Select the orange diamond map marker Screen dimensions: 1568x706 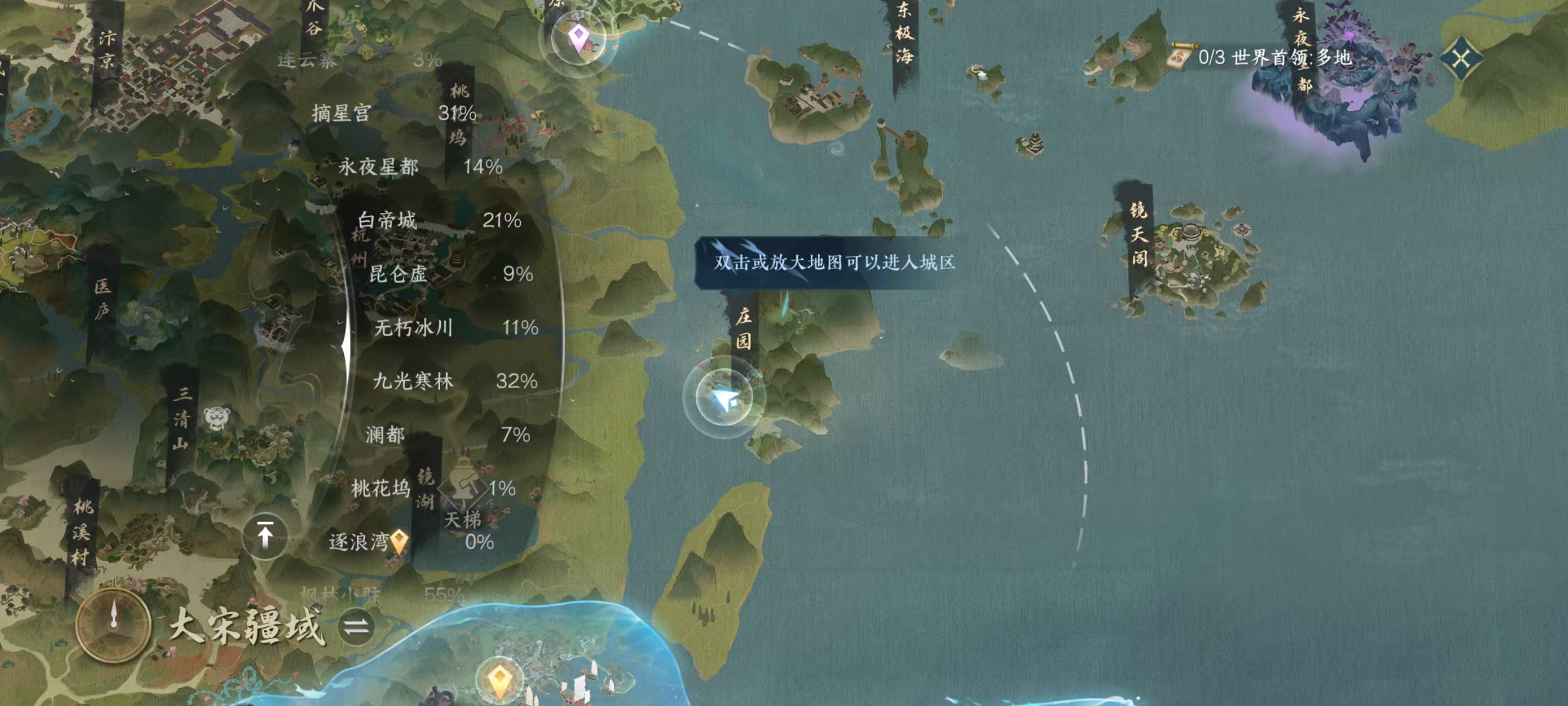[x=500, y=678]
